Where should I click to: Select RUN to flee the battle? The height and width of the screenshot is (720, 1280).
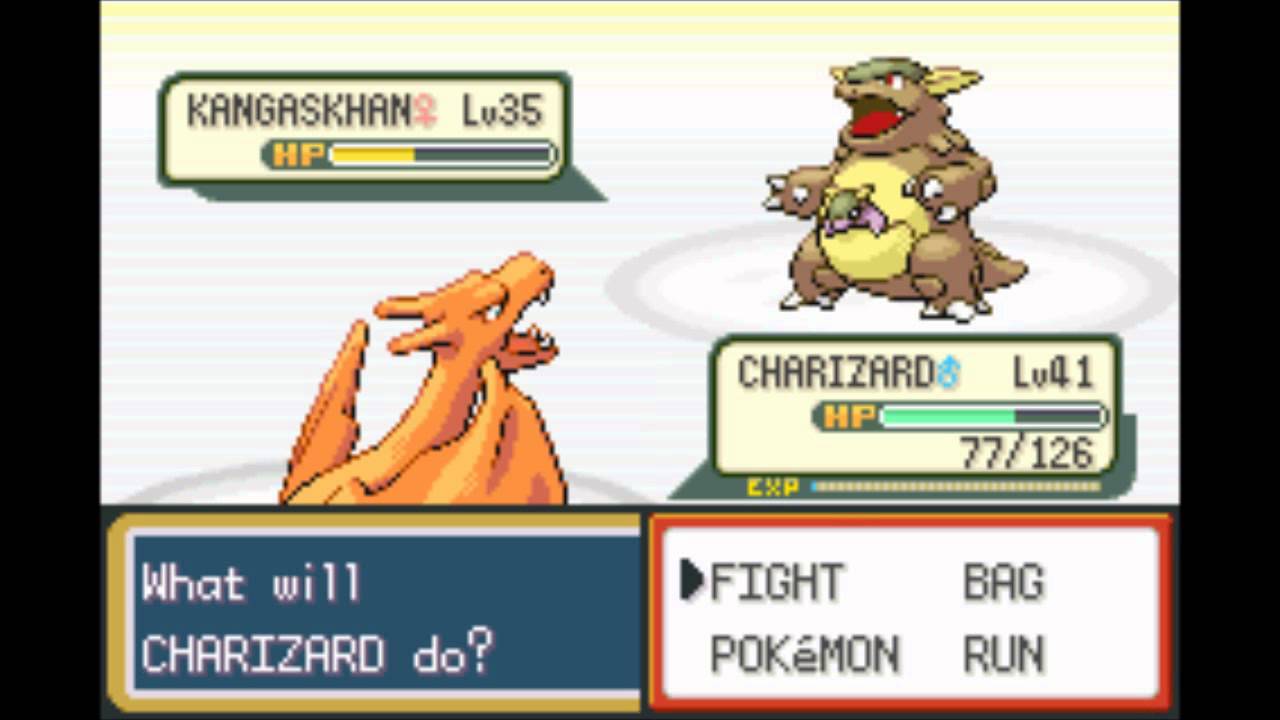(x=1003, y=655)
